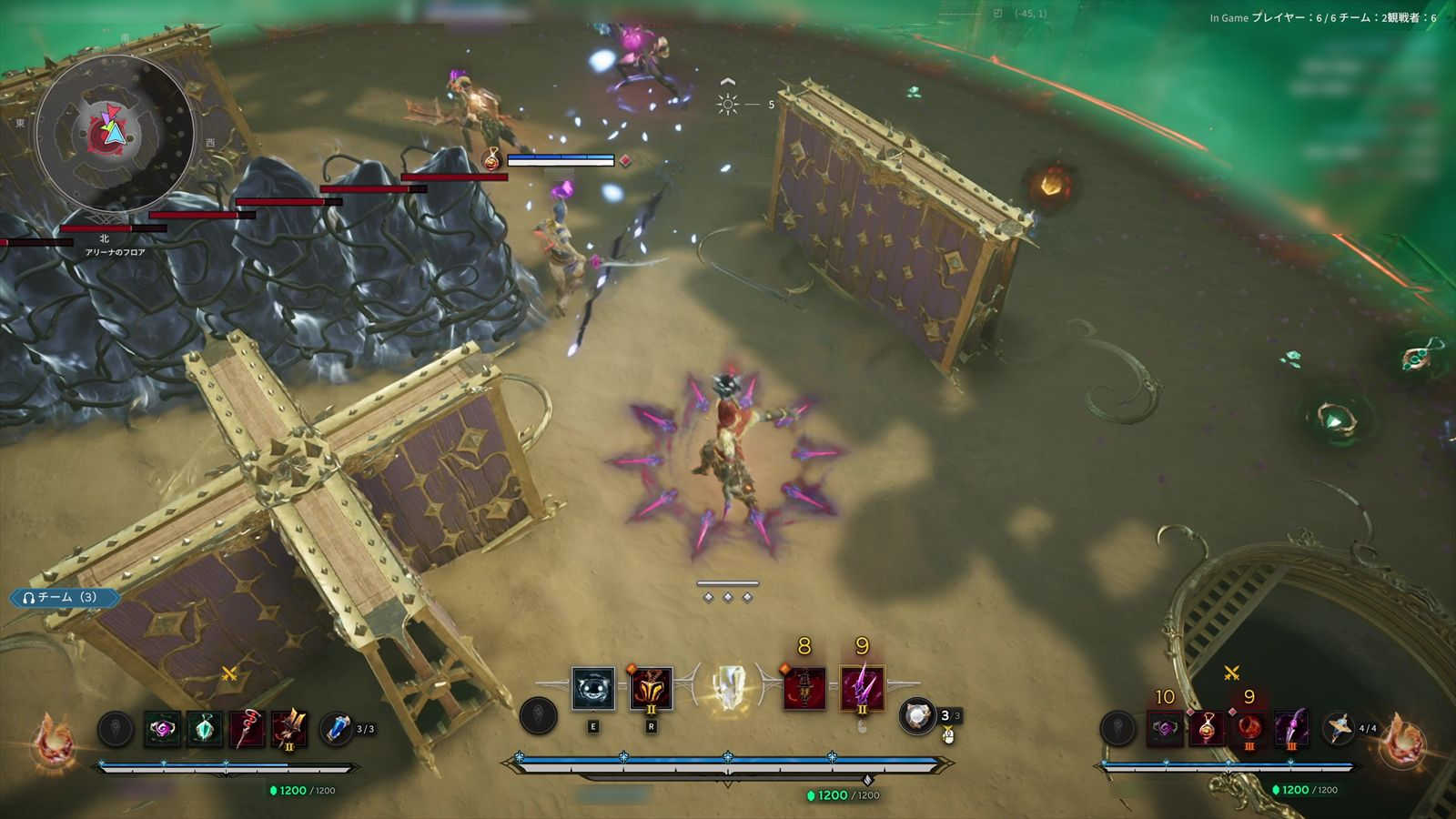Select left teammate's teal gem amulet icon
The image size is (1456, 819).
click(205, 730)
